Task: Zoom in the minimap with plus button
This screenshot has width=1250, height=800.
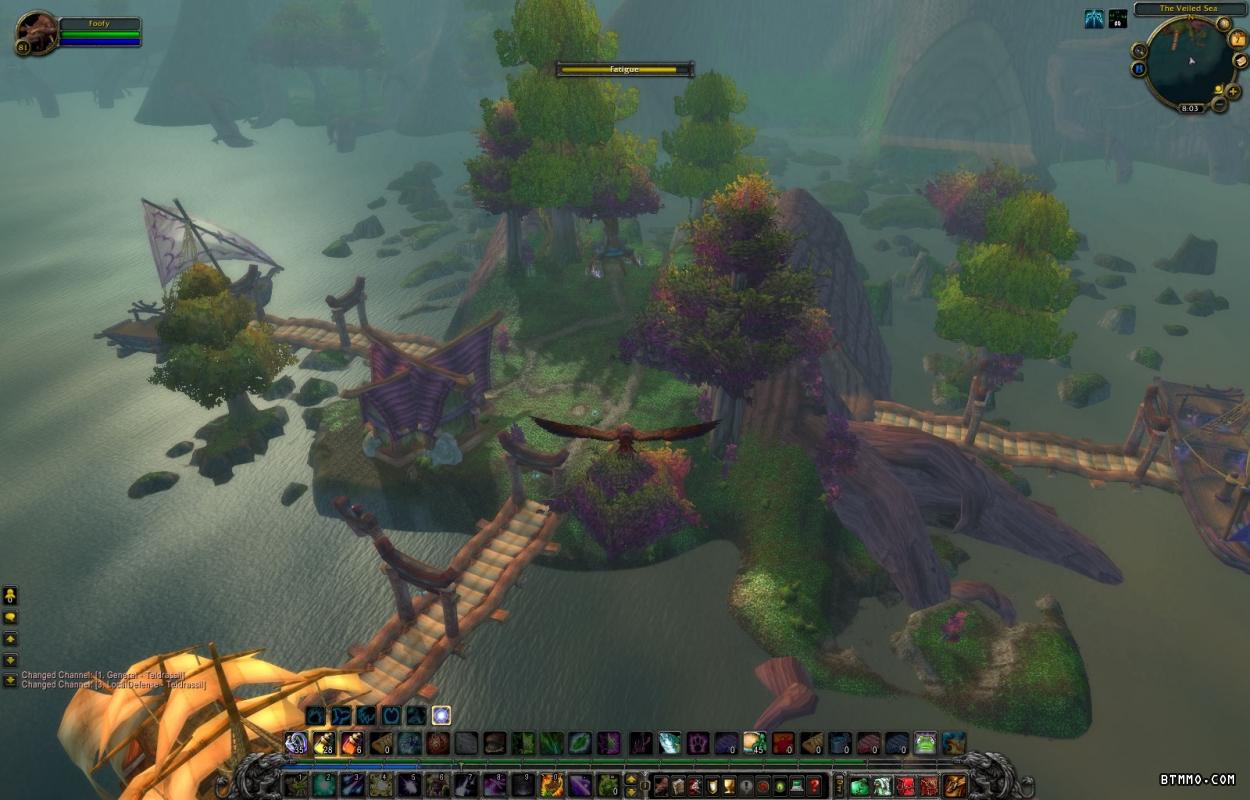Action: coord(1233,91)
